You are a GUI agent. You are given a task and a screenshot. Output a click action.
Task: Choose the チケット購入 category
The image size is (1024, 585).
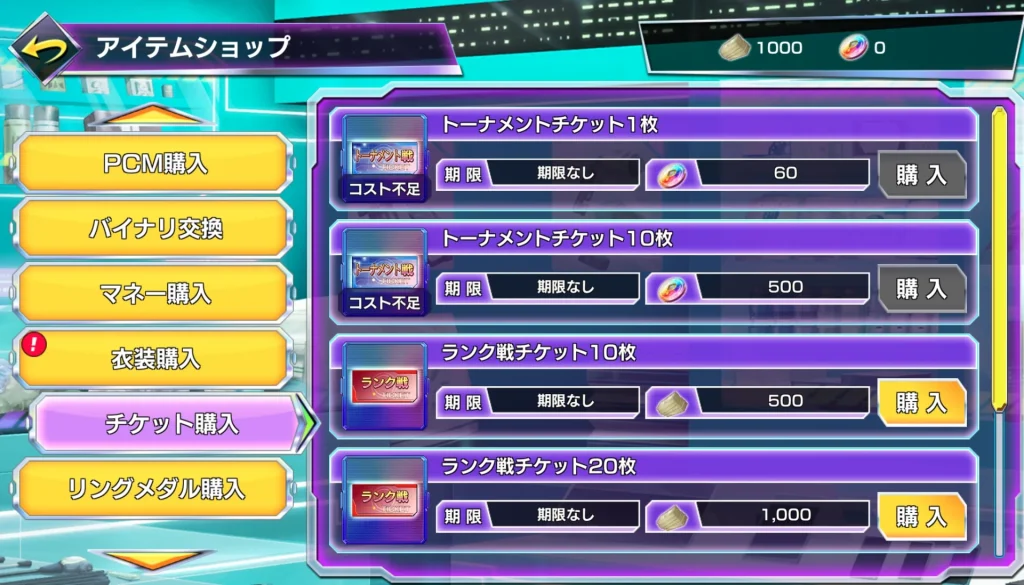coord(170,423)
